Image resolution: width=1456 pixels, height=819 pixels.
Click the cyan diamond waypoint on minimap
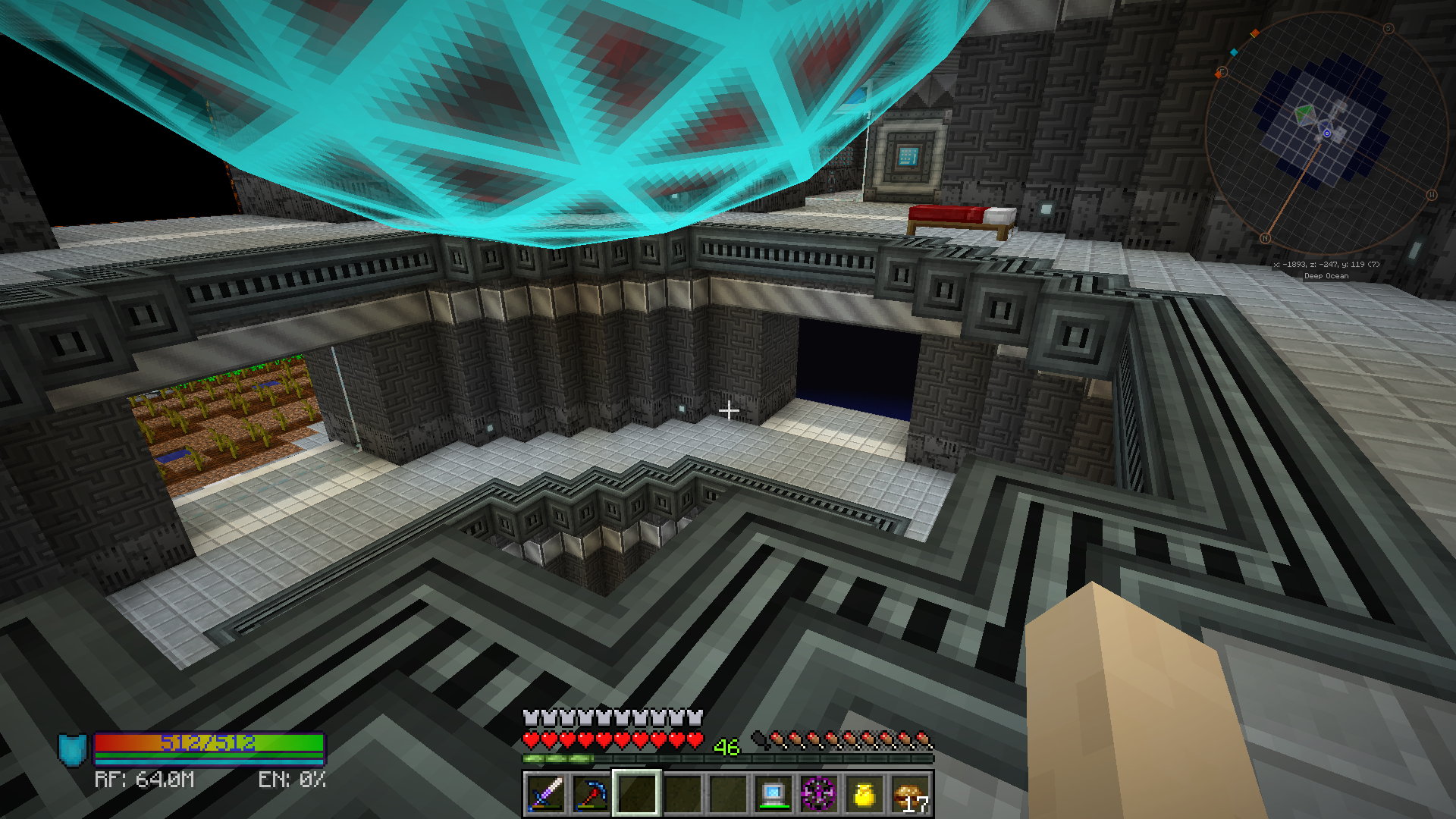point(1234,52)
